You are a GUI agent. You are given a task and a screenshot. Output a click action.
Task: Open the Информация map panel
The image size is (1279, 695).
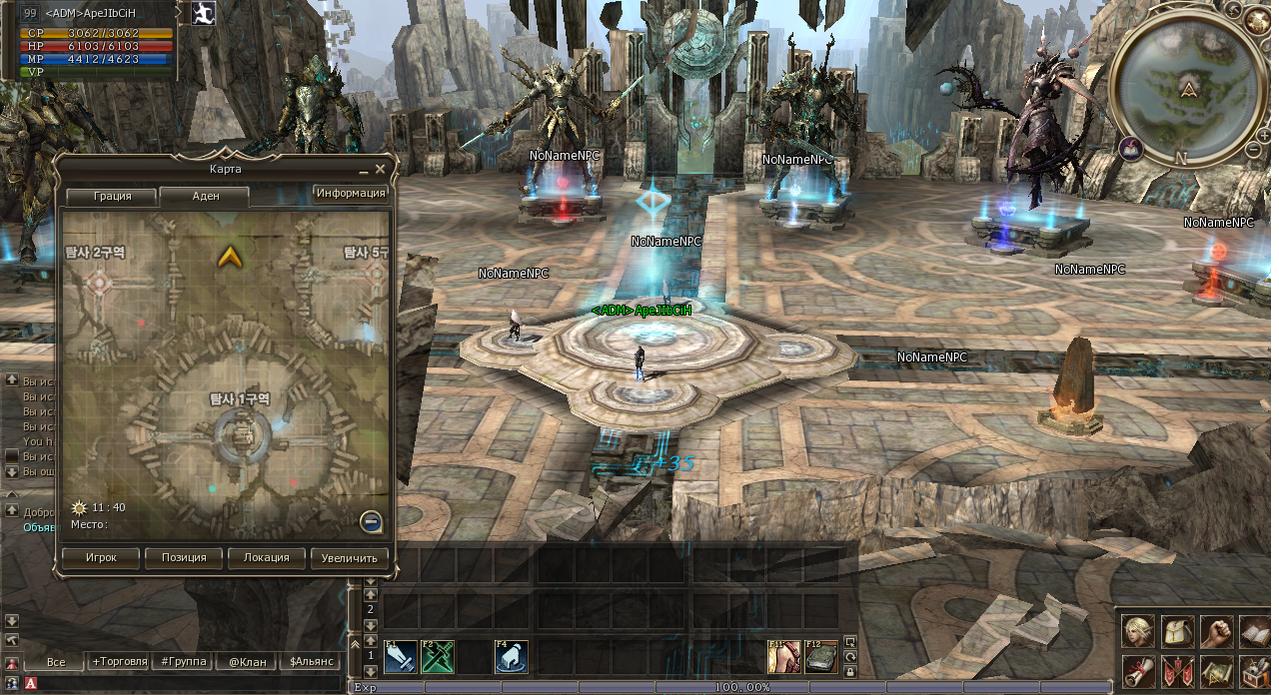coord(350,193)
